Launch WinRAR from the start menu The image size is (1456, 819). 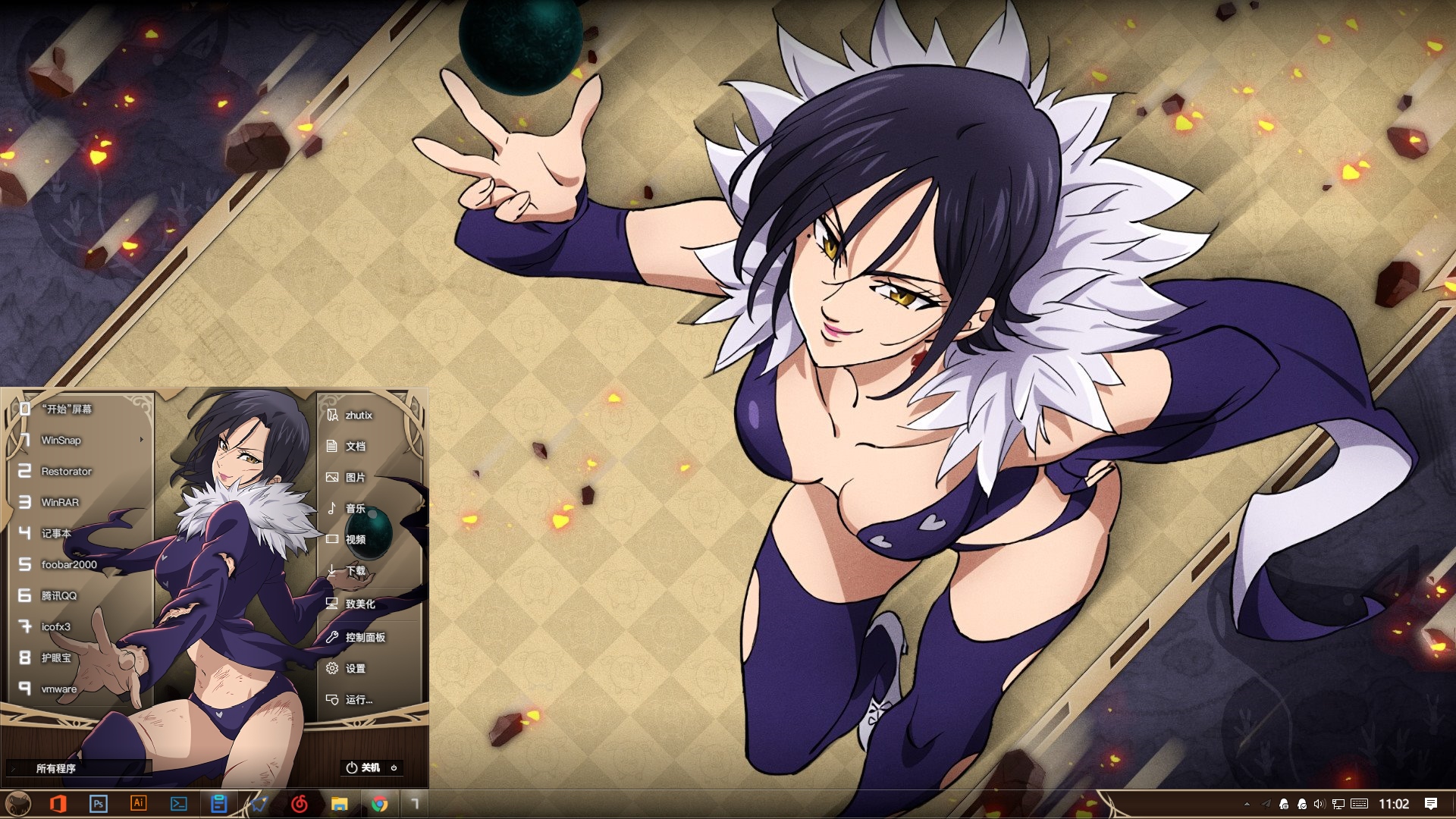tap(60, 502)
